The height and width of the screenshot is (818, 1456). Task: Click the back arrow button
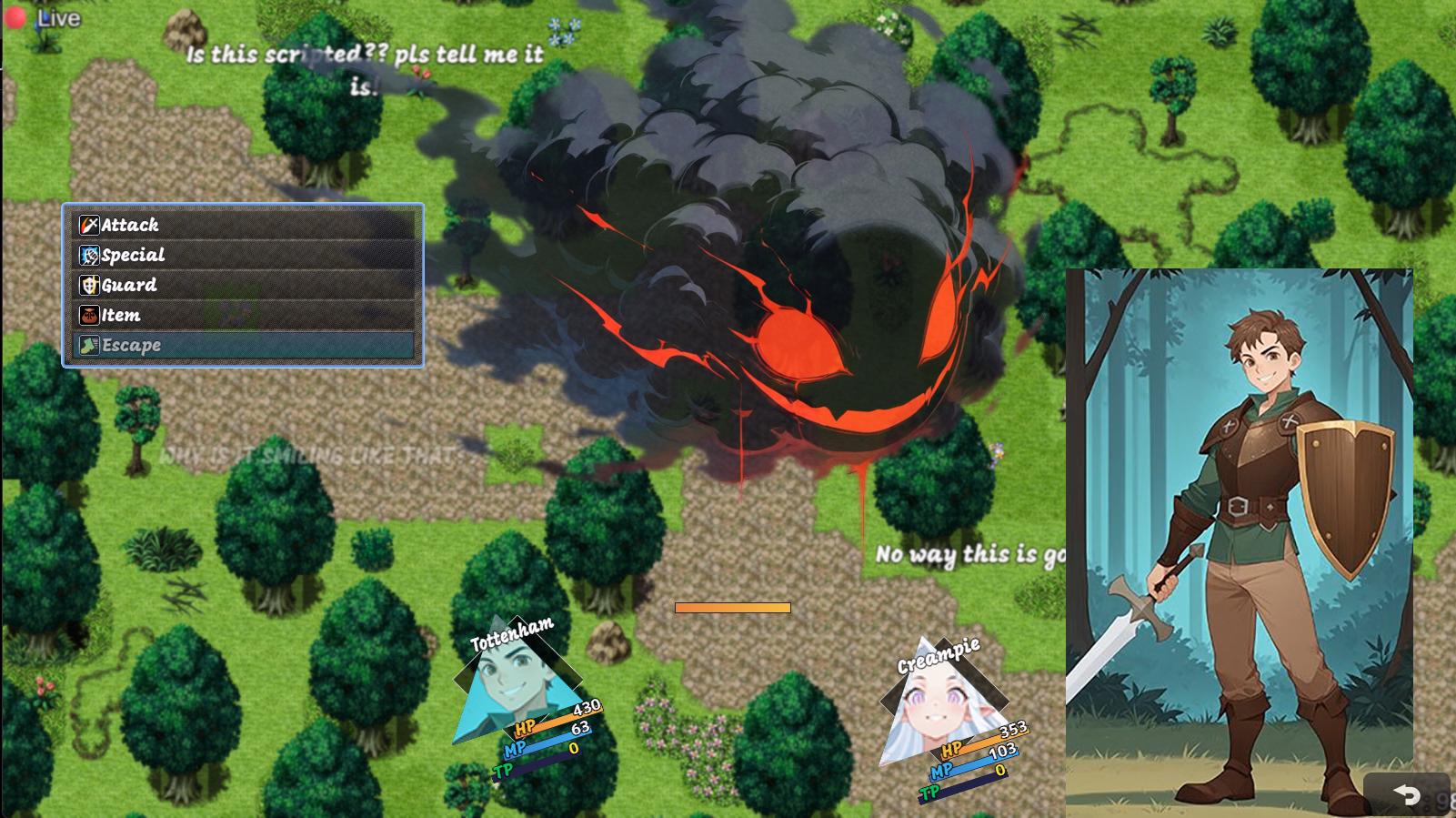point(1406,794)
